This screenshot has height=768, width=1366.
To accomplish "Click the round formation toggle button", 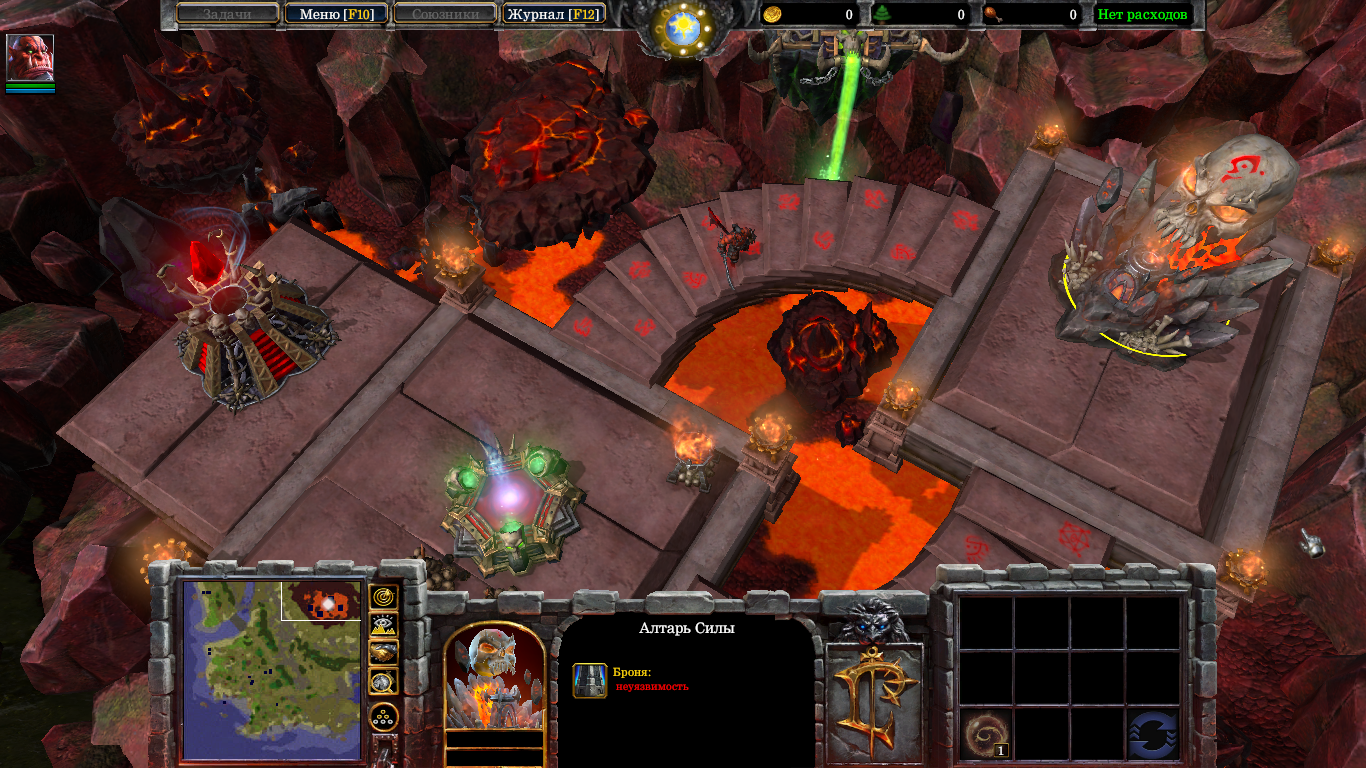I will point(384,716).
